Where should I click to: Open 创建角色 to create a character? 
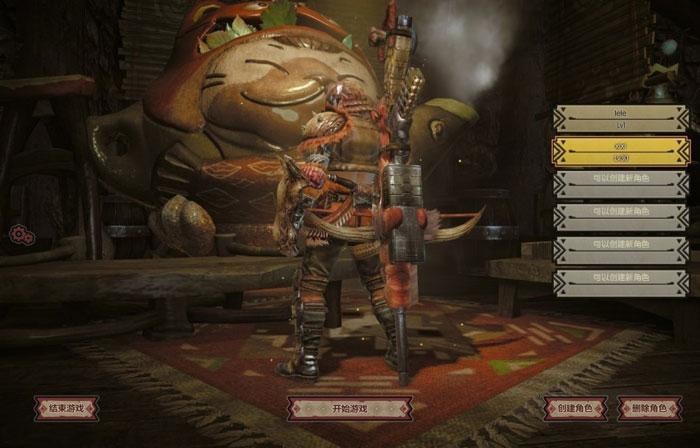click(575, 408)
